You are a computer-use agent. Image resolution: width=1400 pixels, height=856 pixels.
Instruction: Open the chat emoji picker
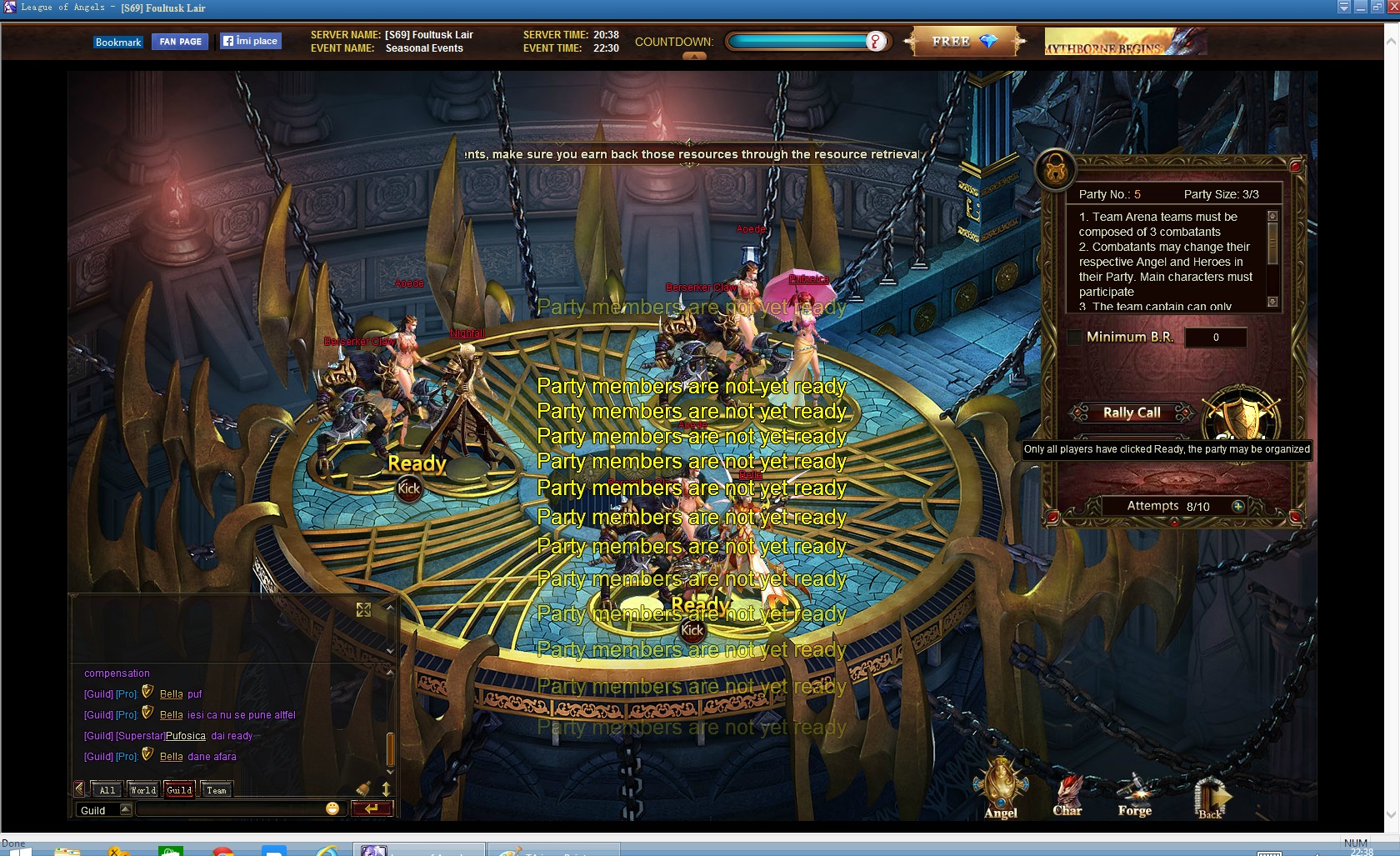tap(332, 808)
